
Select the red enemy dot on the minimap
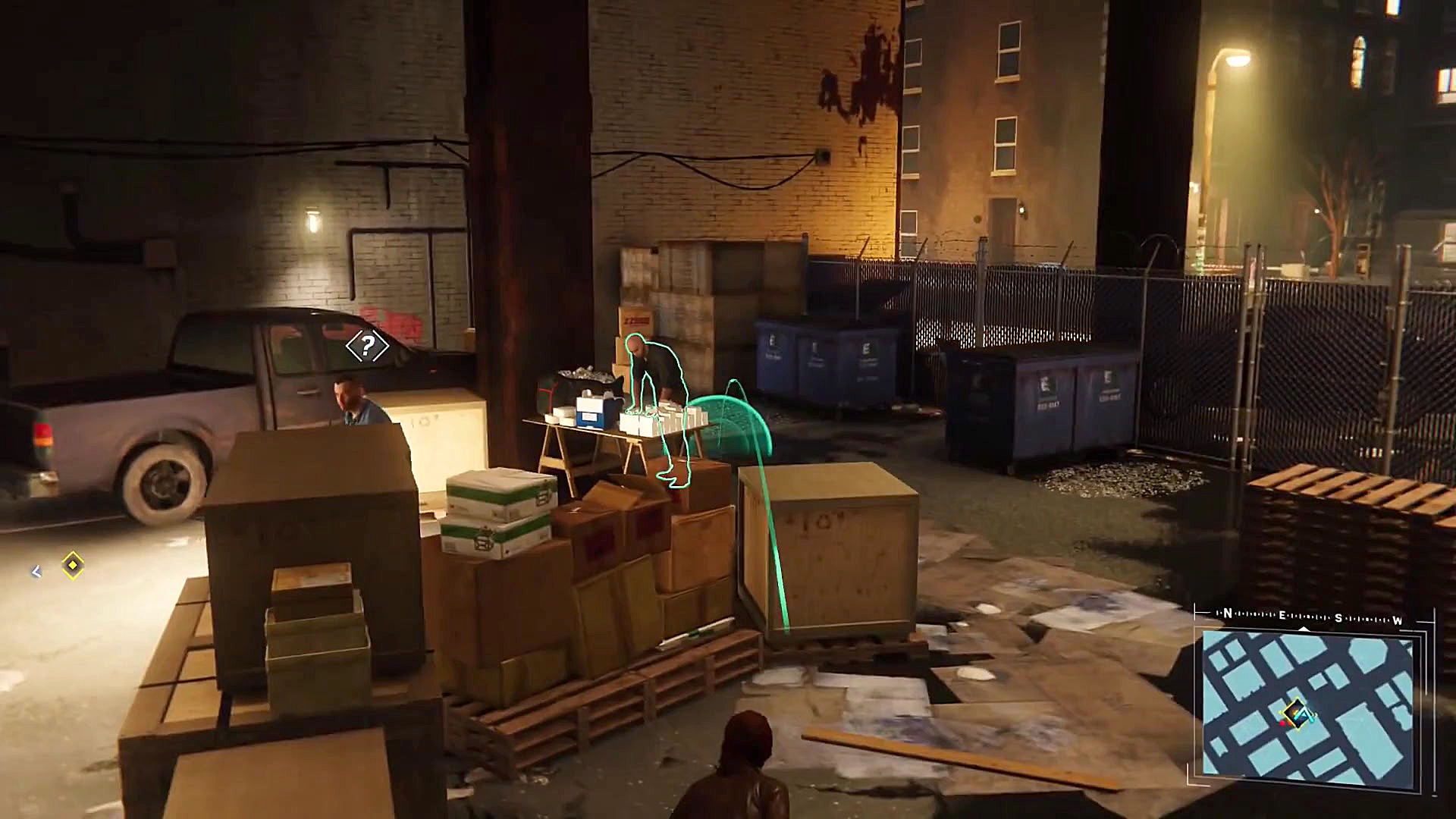1283,723
